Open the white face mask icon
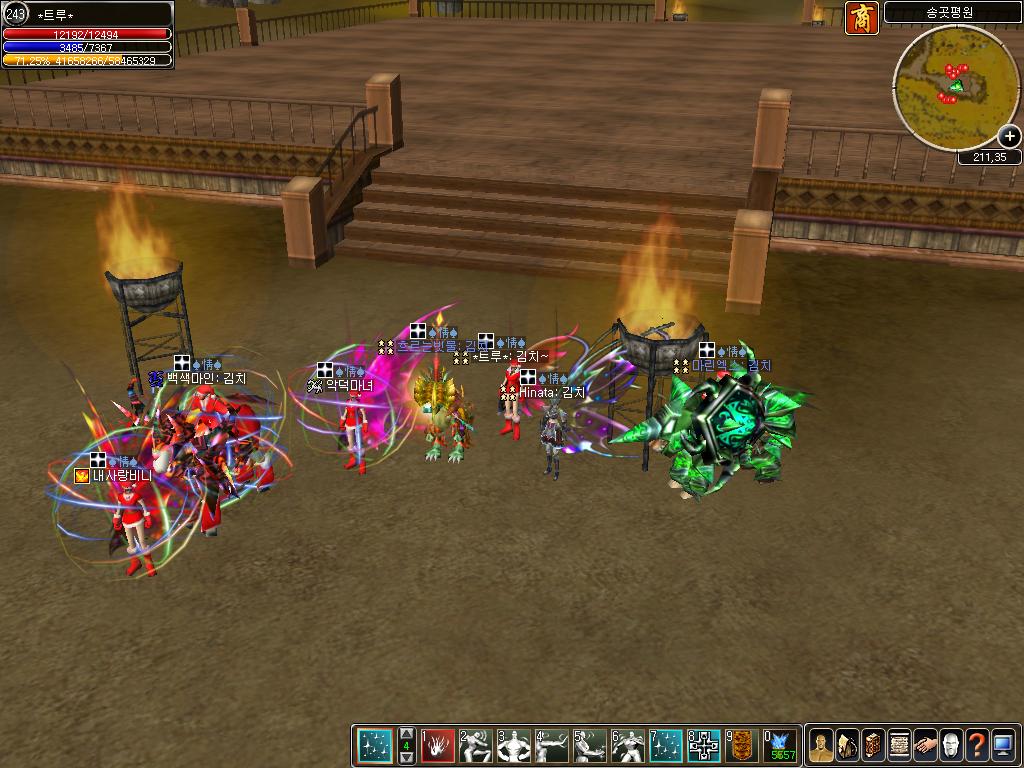The image size is (1024, 768). [951, 746]
